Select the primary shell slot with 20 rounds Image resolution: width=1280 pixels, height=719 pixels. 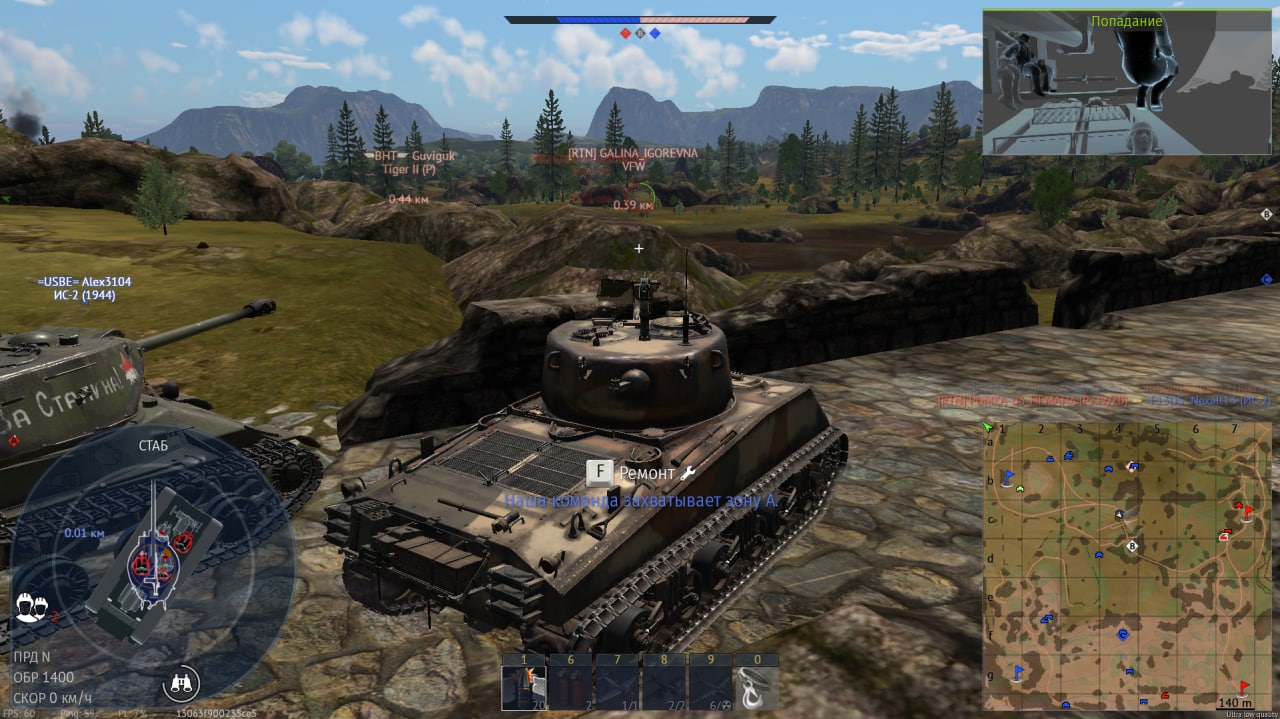pyautogui.click(x=523, y=687)
